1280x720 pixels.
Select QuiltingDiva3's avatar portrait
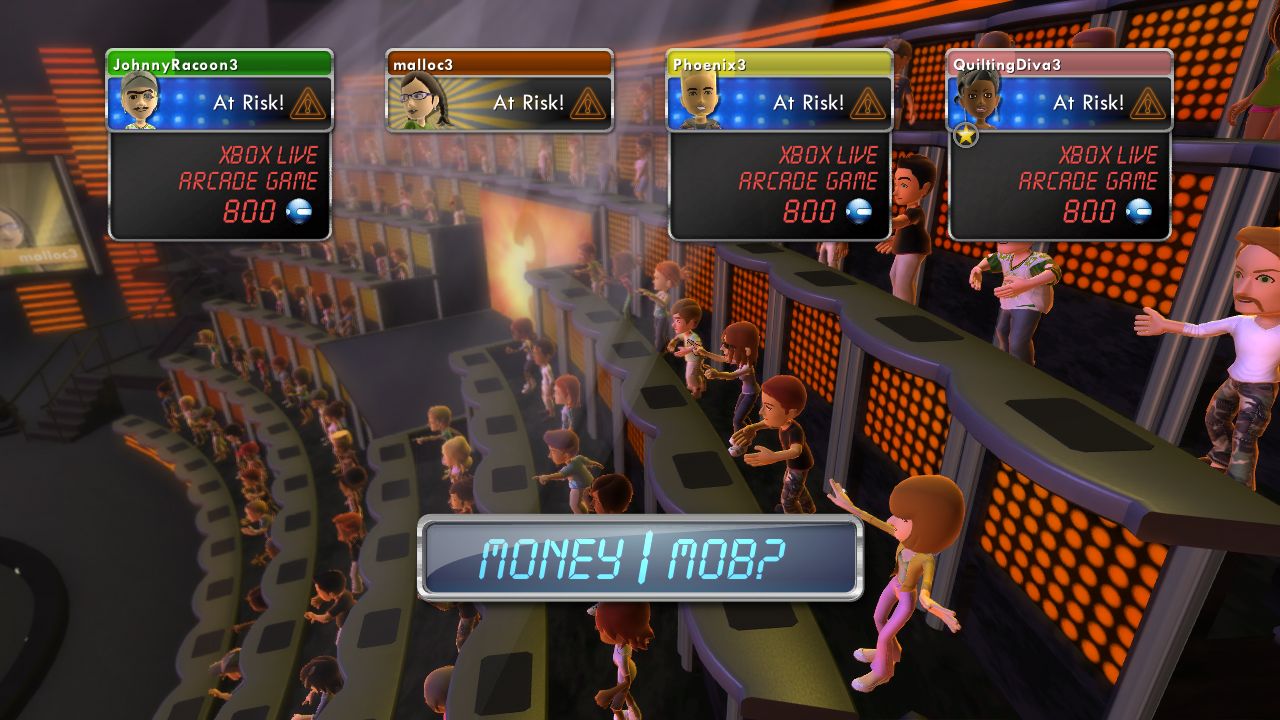[977, 102]
